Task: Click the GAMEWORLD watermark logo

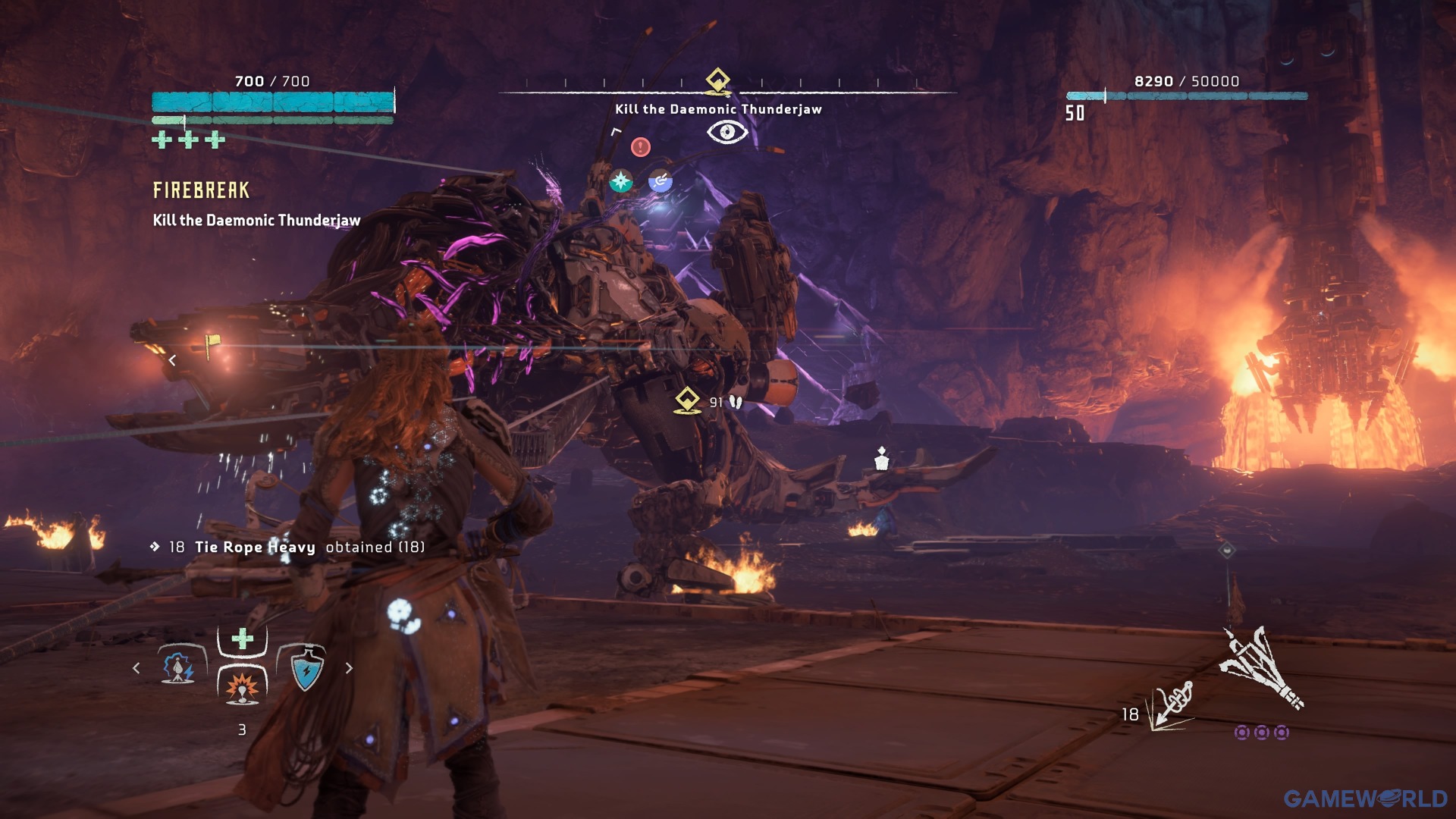Action: [1365, 798]
